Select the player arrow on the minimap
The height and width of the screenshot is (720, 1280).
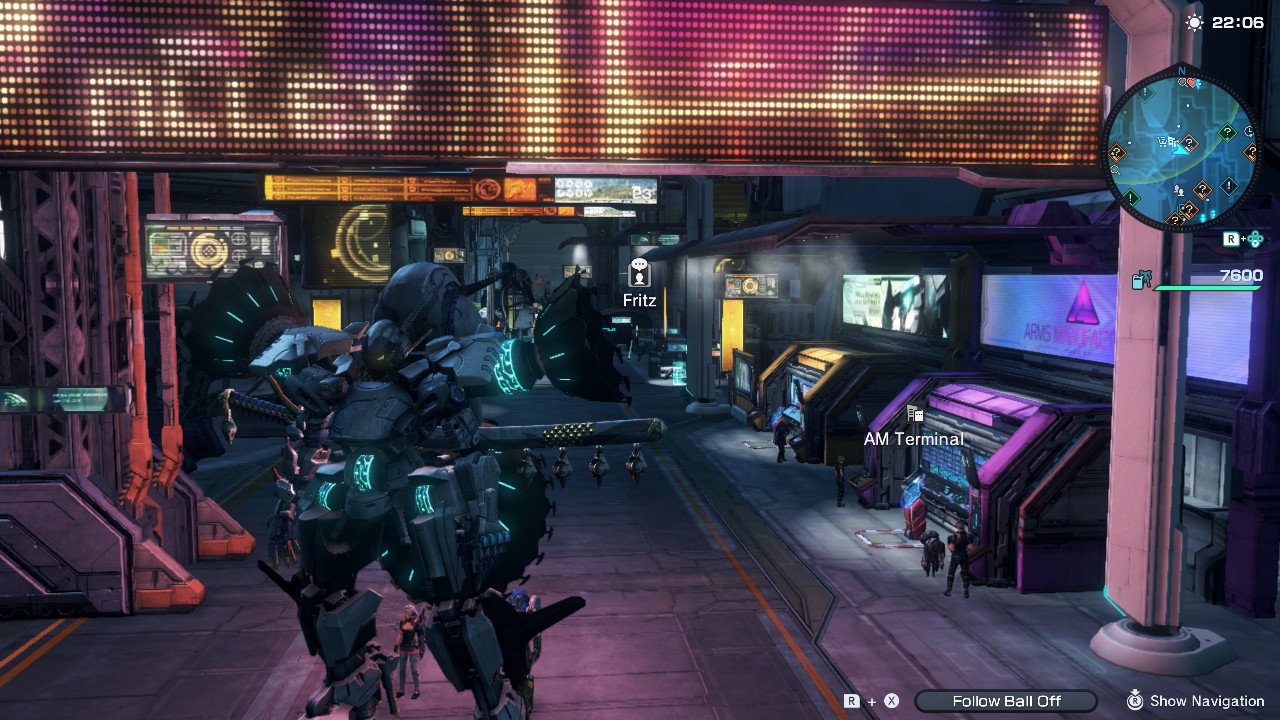tap(1180, 151)
